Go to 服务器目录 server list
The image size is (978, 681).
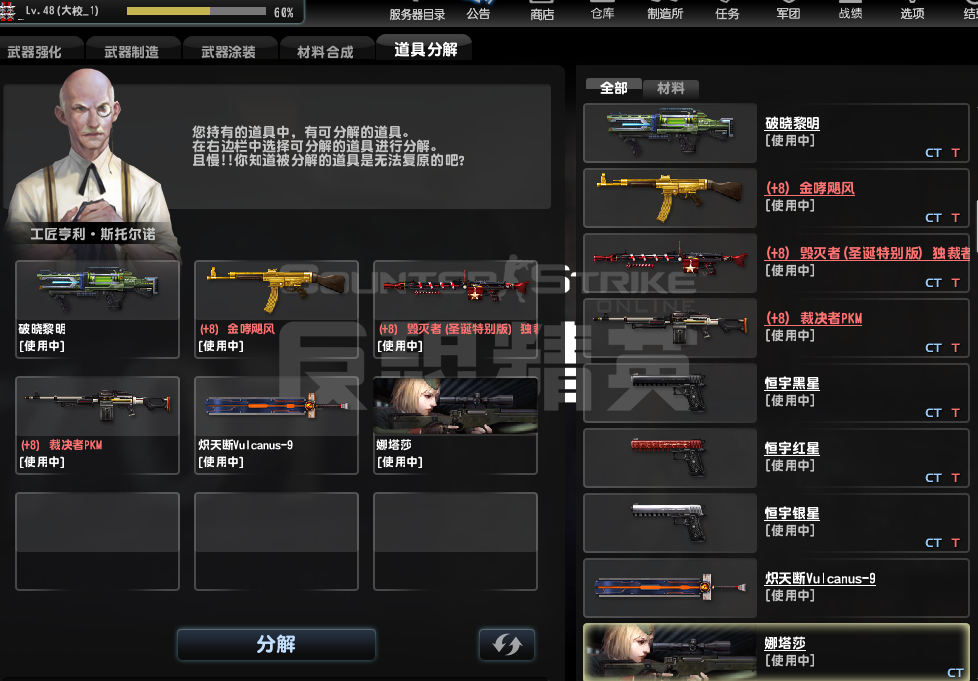pyautogui.click(x=417, y=14)
